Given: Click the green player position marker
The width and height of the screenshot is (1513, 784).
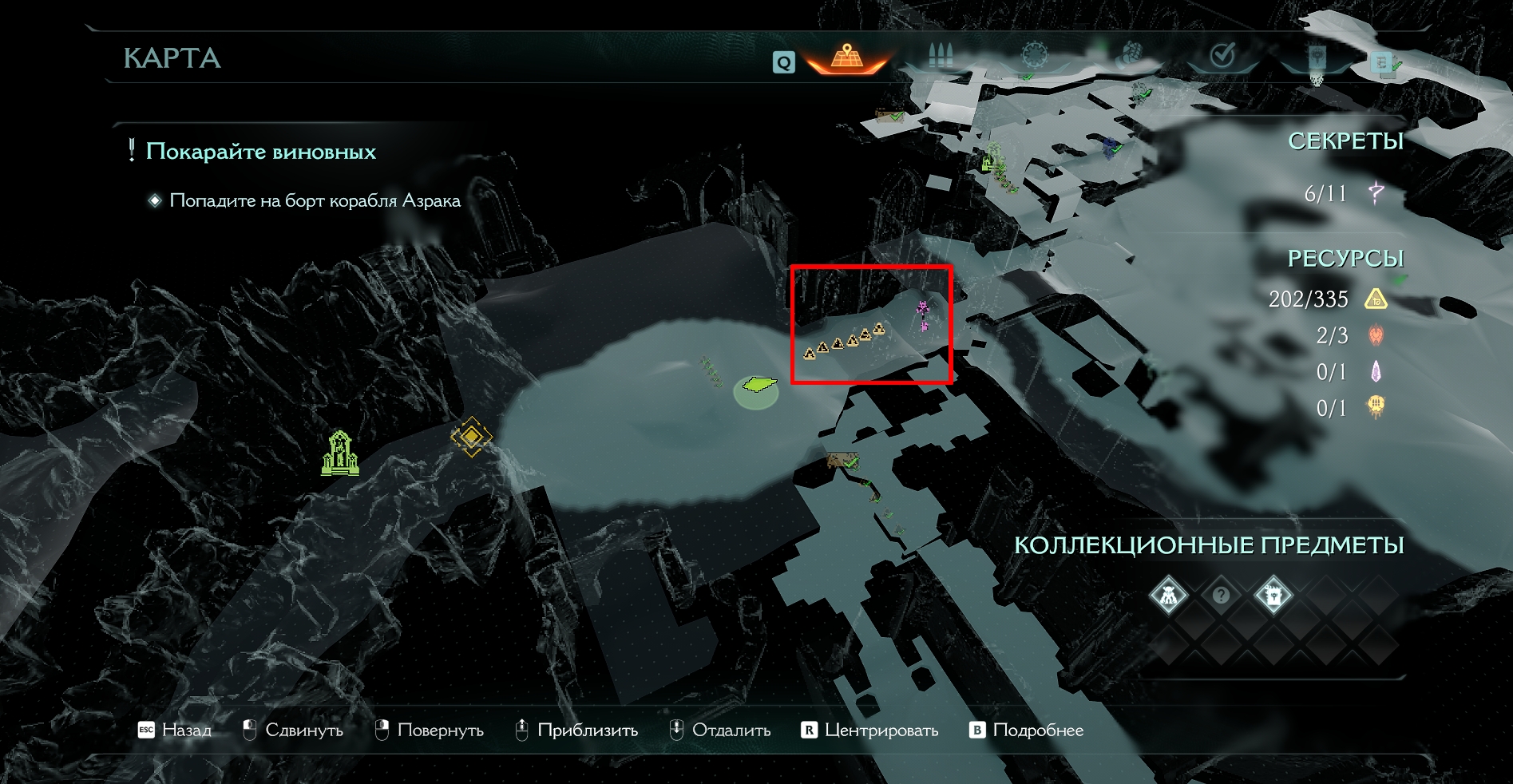Looking at the screenshot, I should point(757,386).
